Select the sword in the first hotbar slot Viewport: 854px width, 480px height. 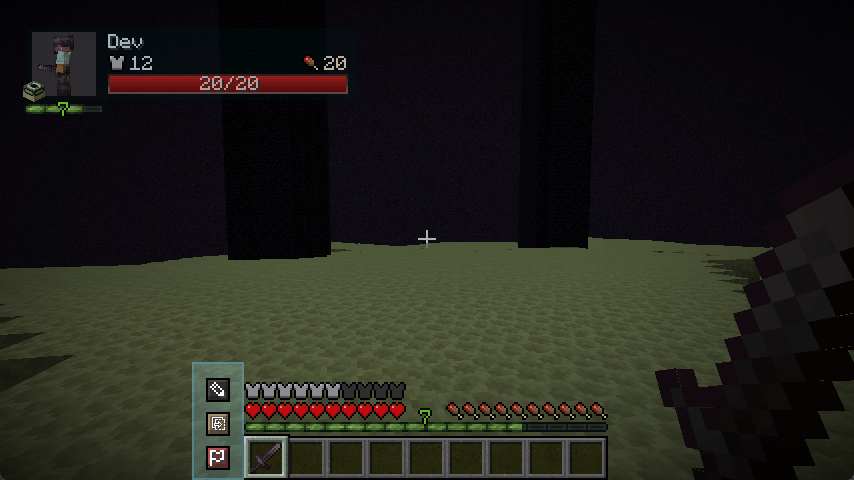click(x=266, y=458)
